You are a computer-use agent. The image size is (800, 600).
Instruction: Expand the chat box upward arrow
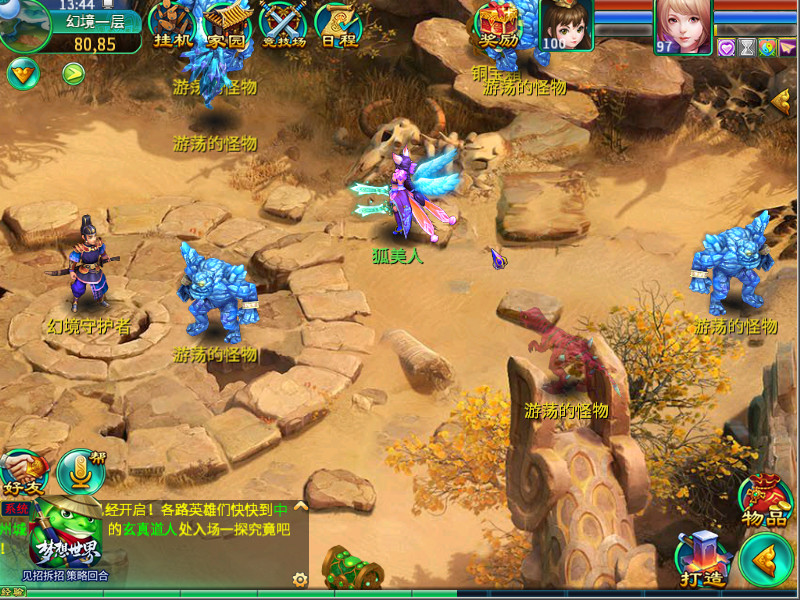point(300,507)
